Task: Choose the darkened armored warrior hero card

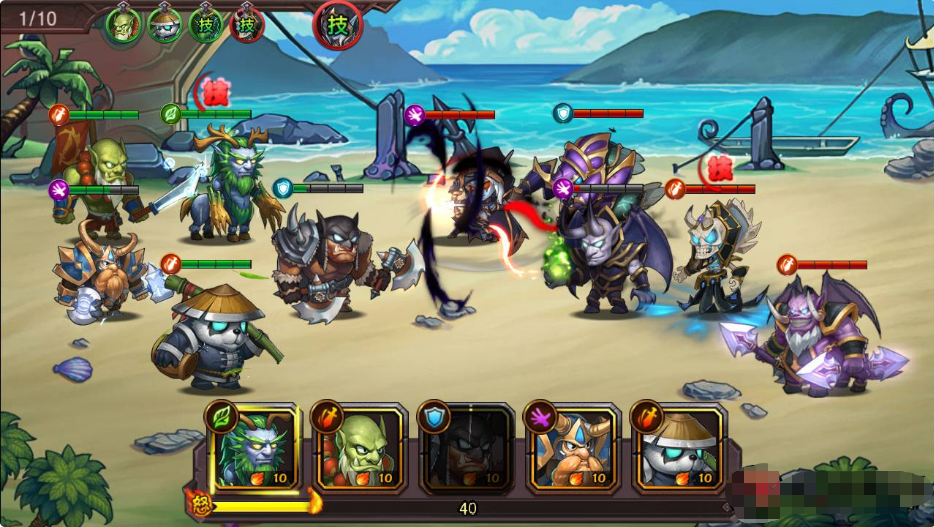Action: [x=467, y=448]
